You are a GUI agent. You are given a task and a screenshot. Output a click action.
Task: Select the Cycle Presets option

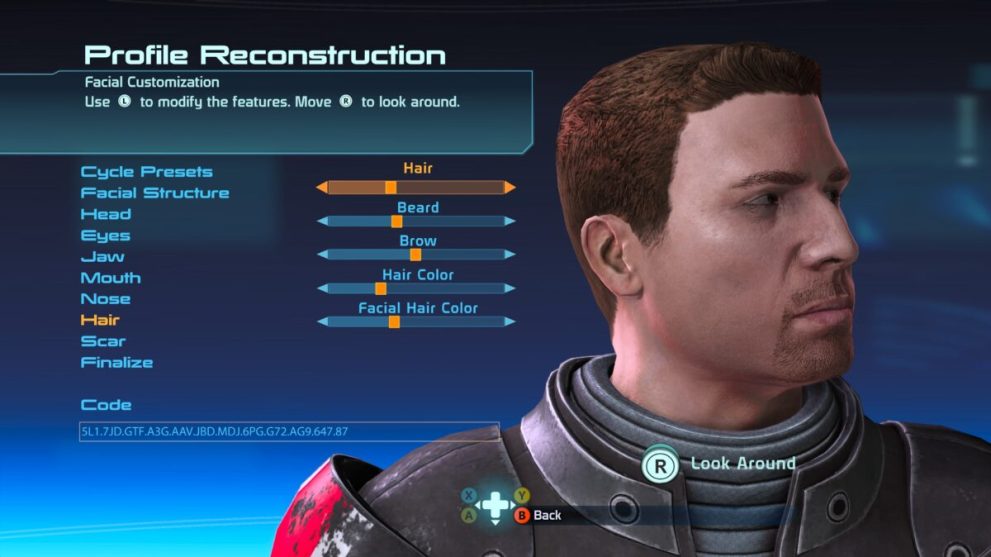coord(146,172)
